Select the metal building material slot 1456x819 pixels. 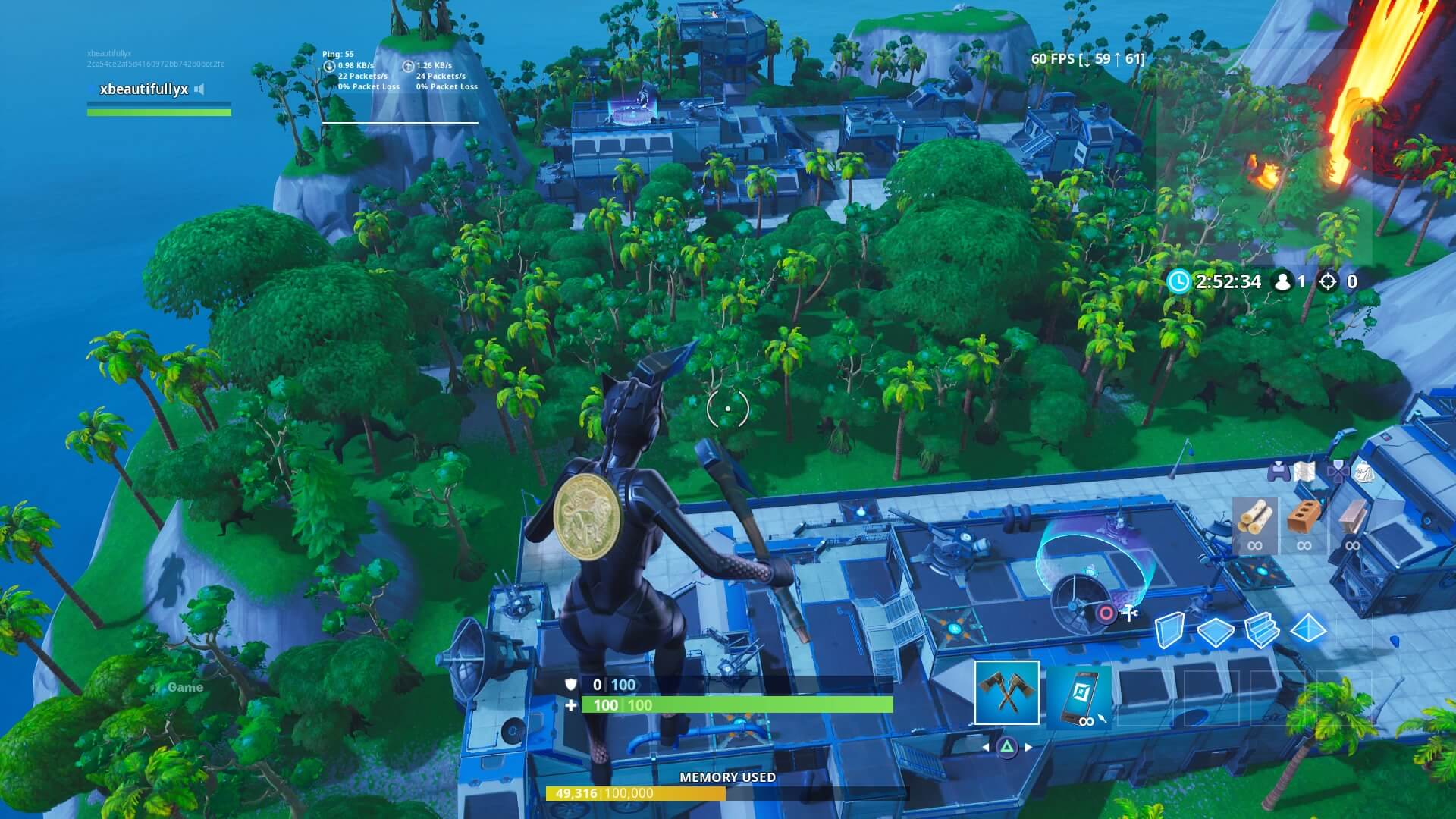click(1353, 518)
